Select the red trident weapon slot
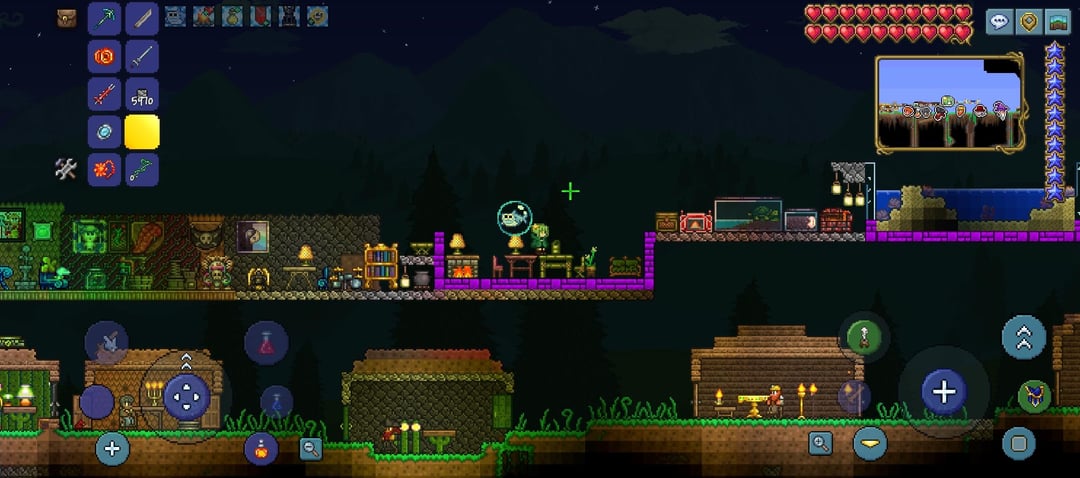Screen dimensions: 1080x478 coord(104,94)
